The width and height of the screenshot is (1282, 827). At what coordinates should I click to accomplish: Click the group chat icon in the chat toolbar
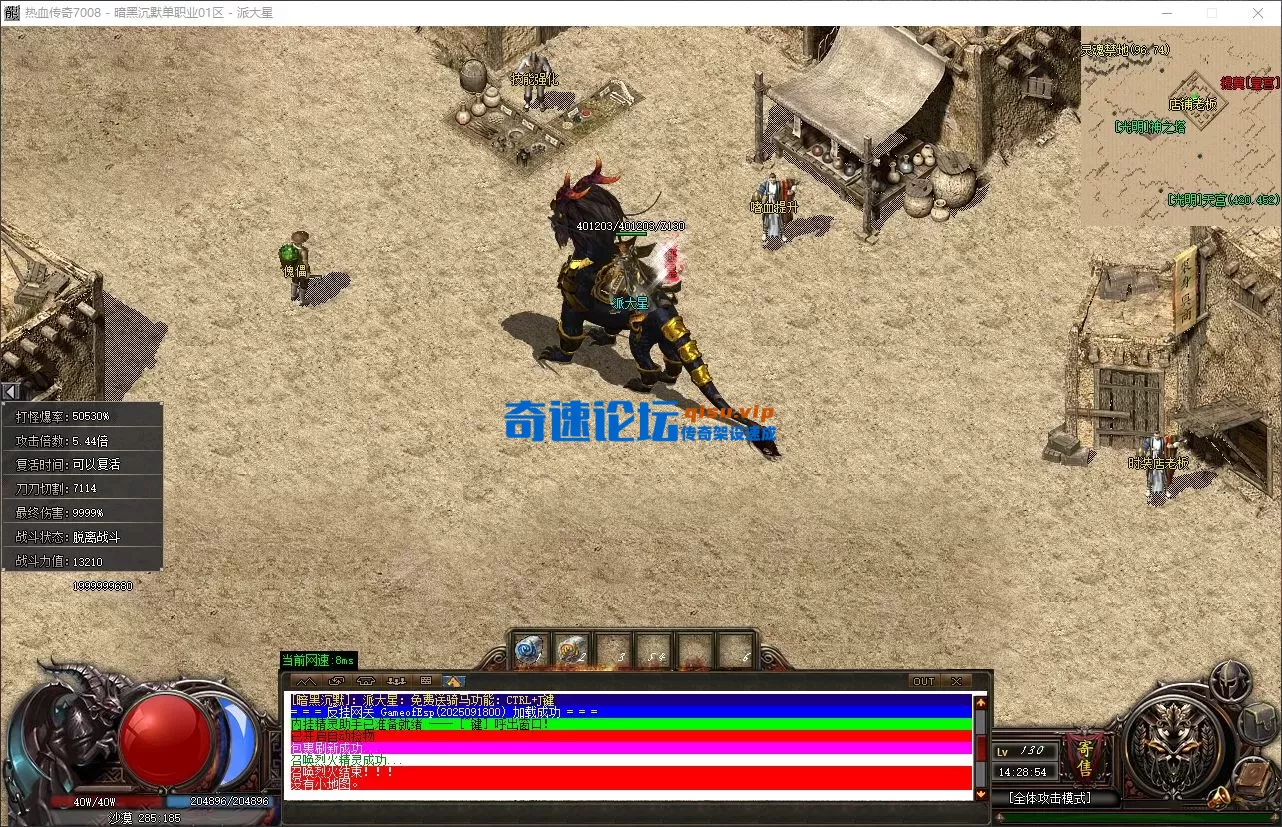pos(398,681)
